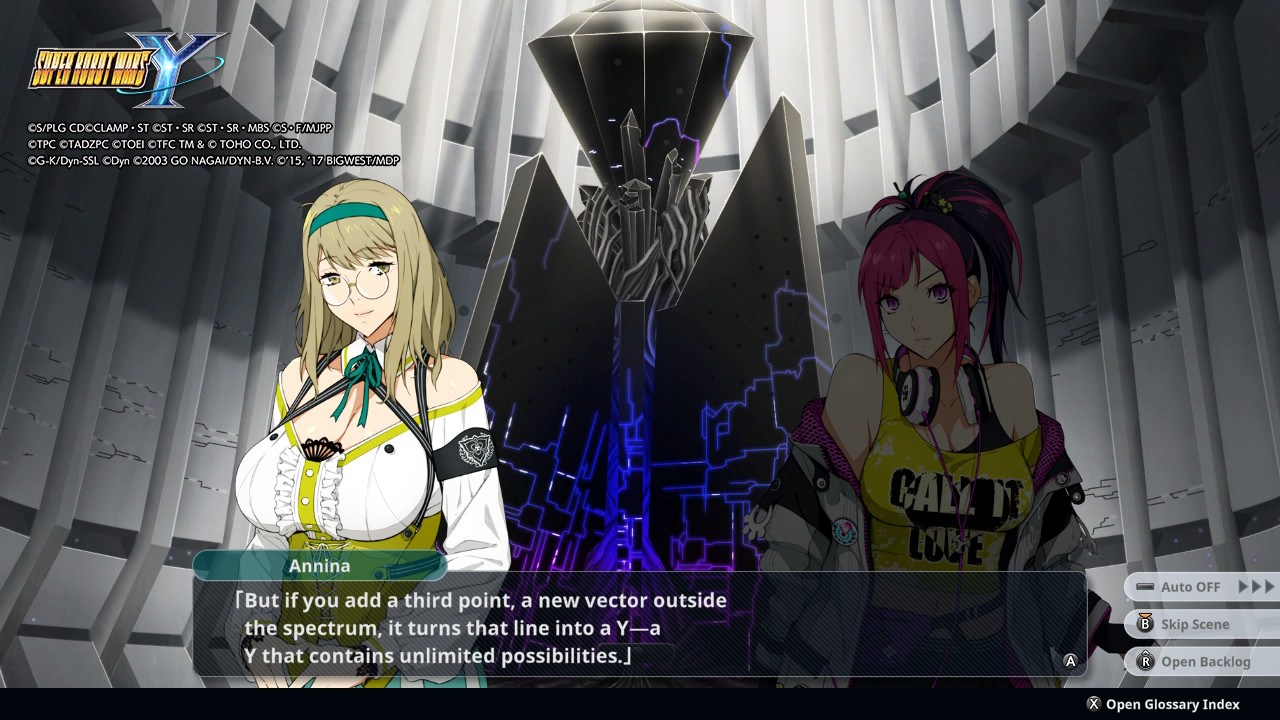This screenshot has height=720, width=1280.
Task: Open Backlog of past dialogue
Action: (1200, 661)
